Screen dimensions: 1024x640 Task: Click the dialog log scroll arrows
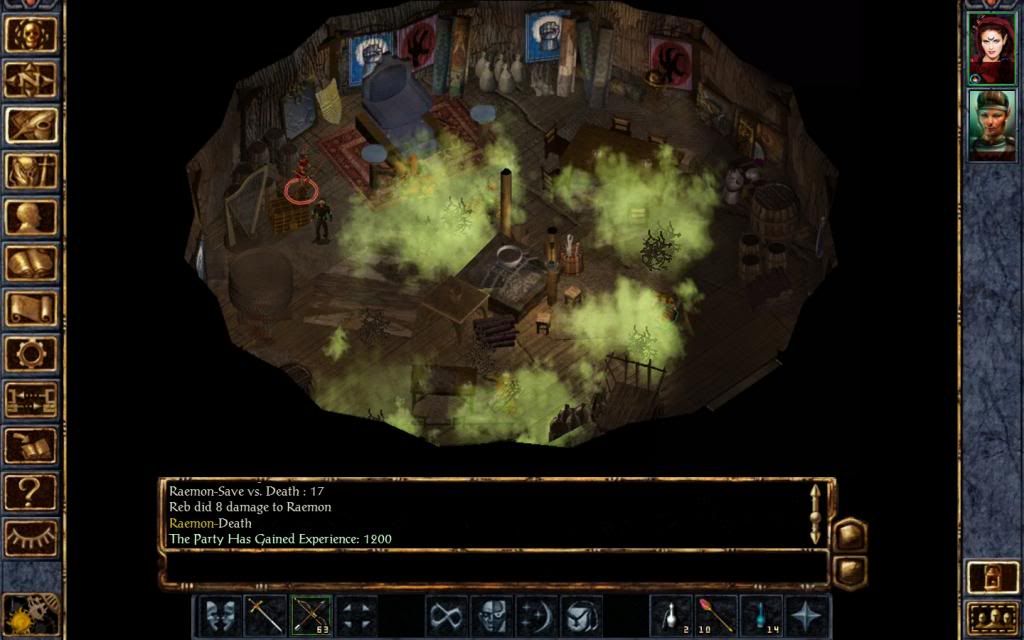815,513
